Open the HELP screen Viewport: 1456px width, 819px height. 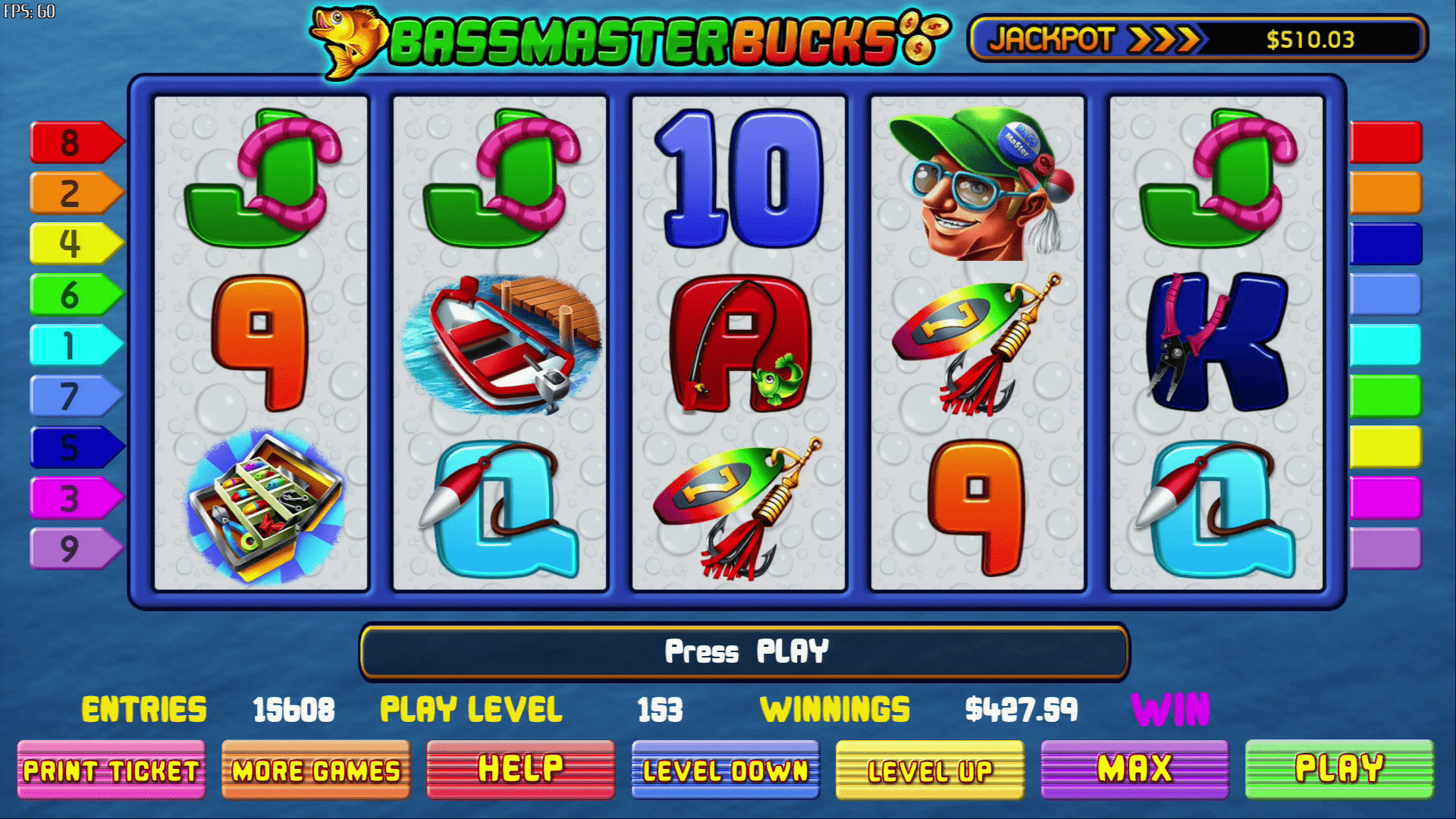click(519, 769)
